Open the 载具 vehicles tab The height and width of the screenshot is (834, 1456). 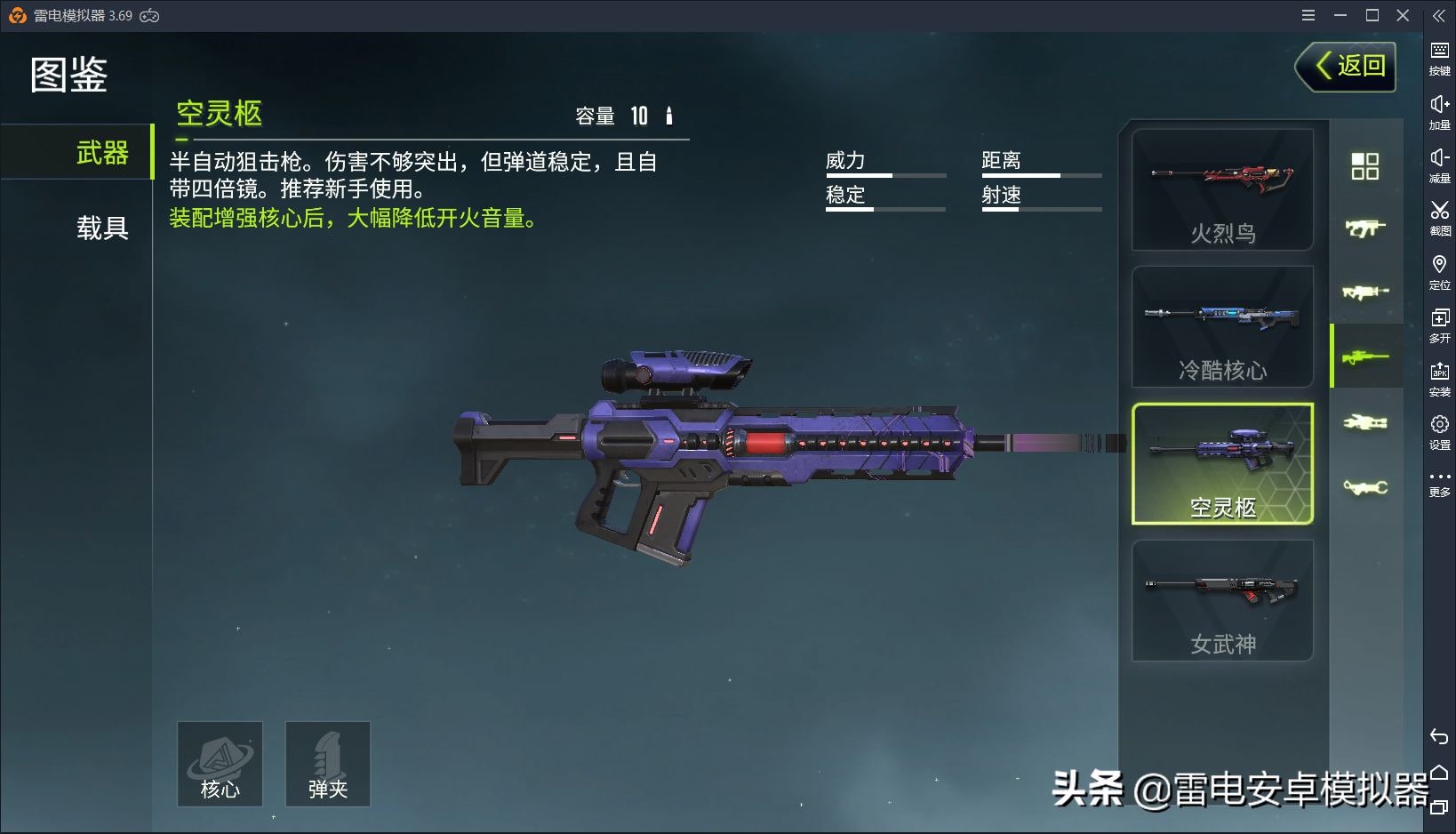101,229
